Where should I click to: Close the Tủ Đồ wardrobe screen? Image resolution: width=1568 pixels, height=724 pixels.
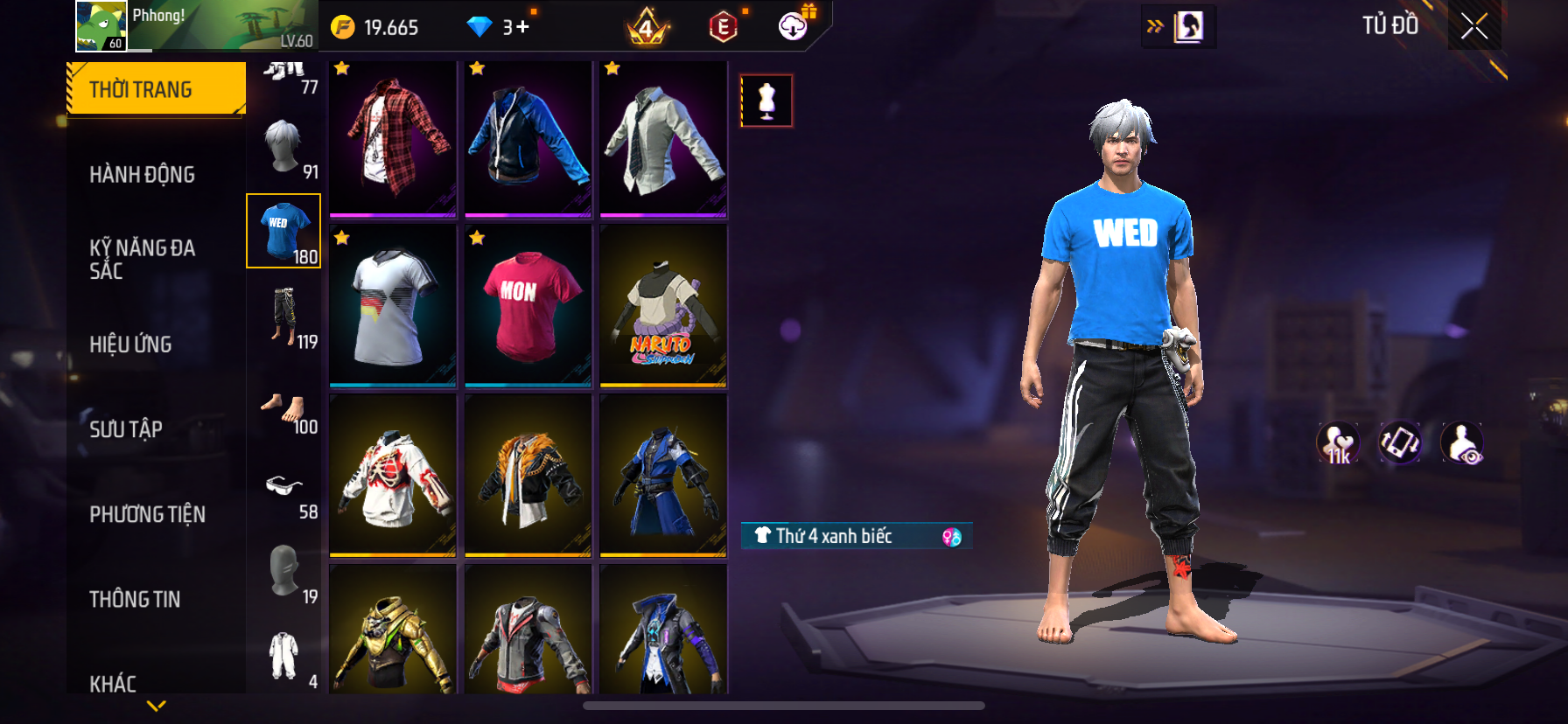pyautogui.click(x=1473, y=27)
